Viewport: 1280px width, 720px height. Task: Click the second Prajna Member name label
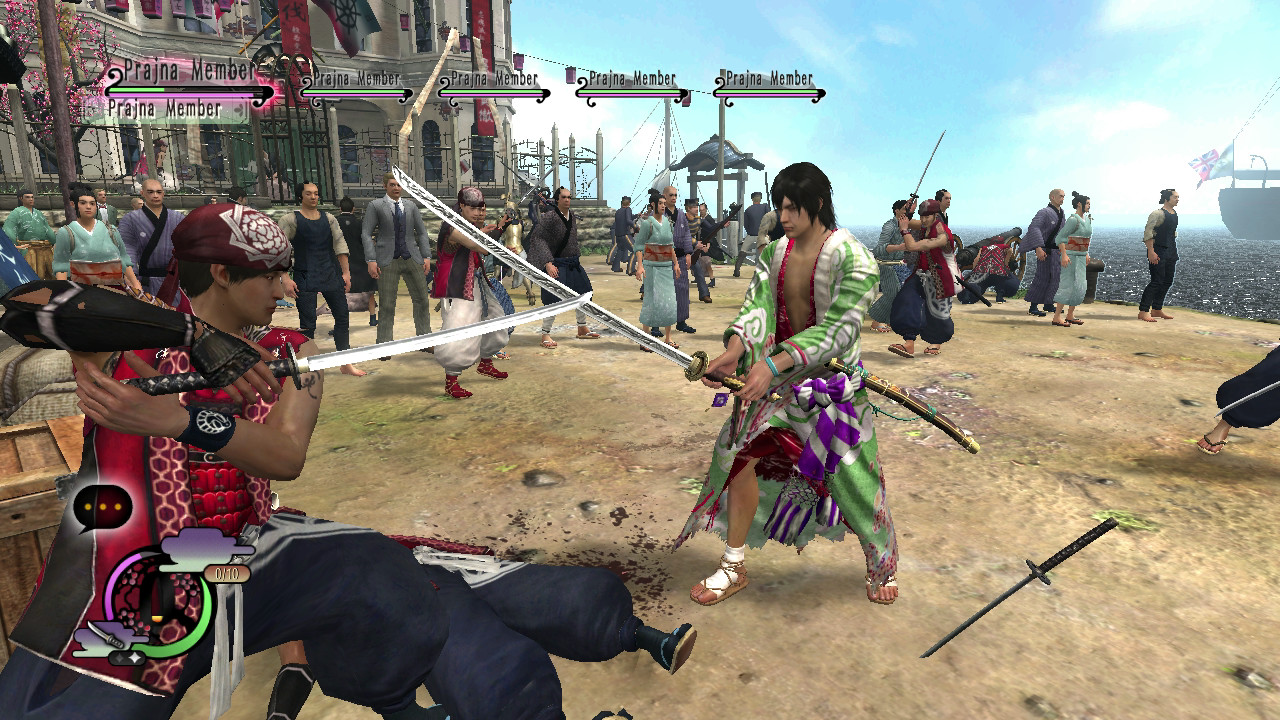click(x=357, y=78)
